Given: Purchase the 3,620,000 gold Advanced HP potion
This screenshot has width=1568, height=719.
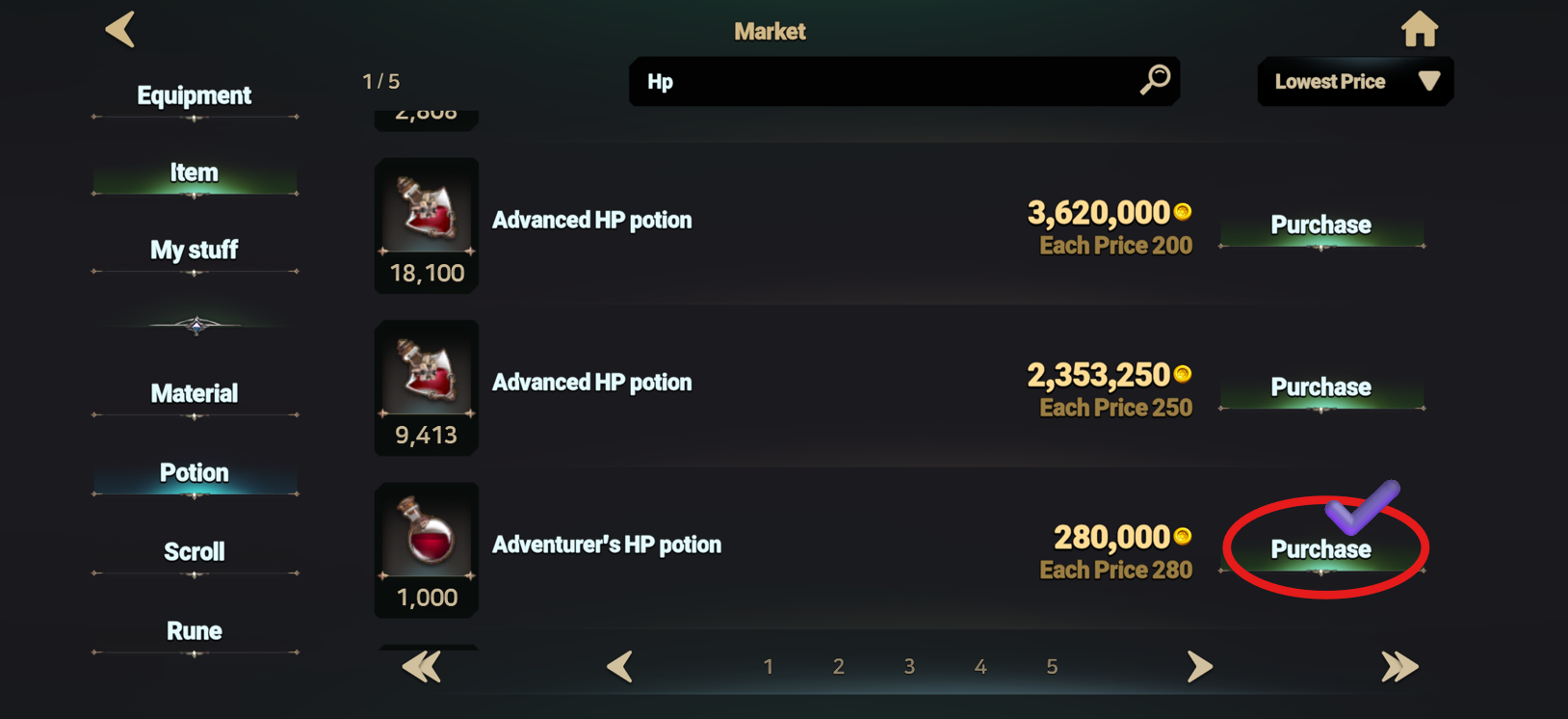Looking at the screenshot, I should tap(1320, 226).
